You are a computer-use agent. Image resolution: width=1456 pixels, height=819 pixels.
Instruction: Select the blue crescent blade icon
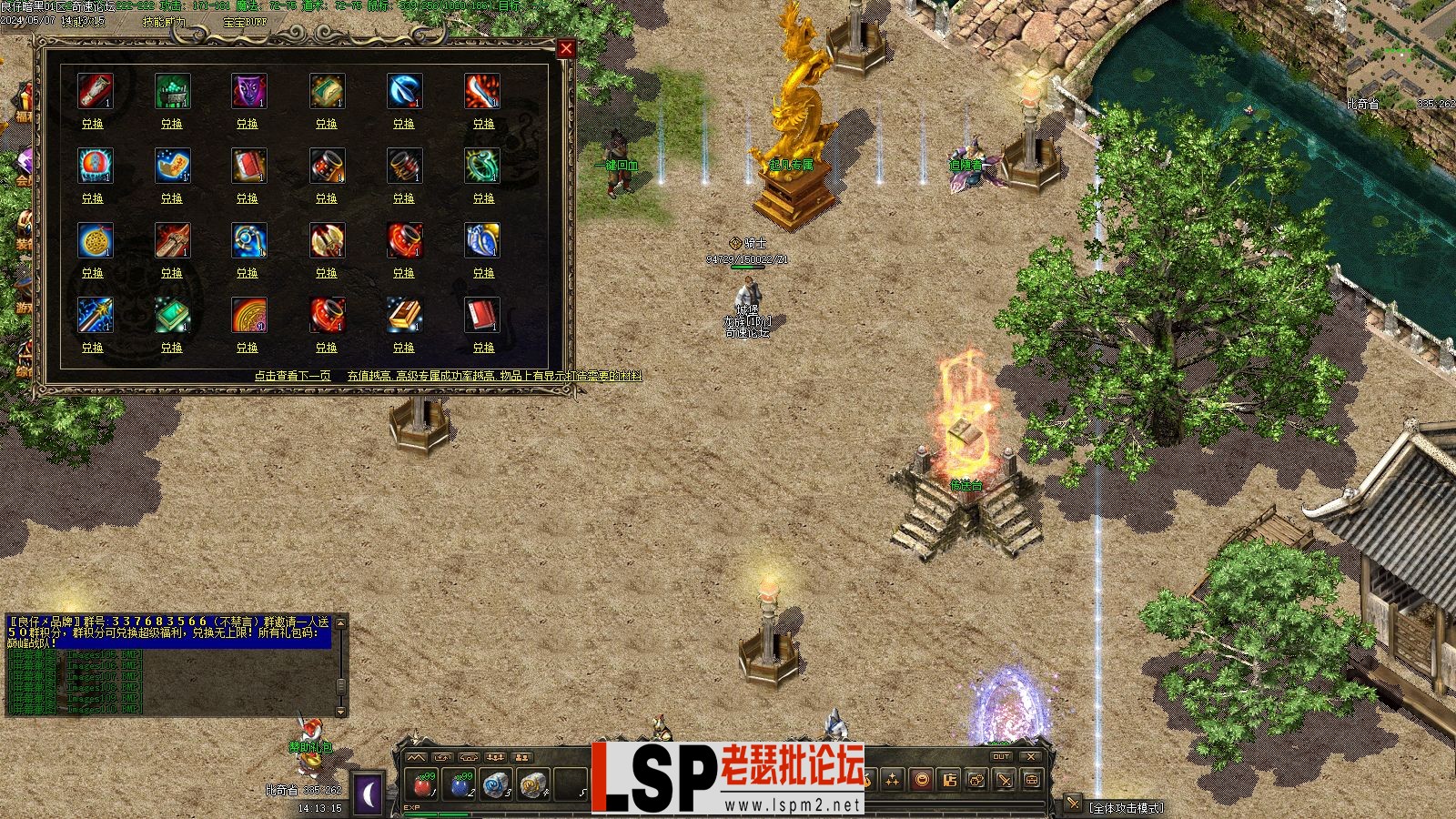404,91
